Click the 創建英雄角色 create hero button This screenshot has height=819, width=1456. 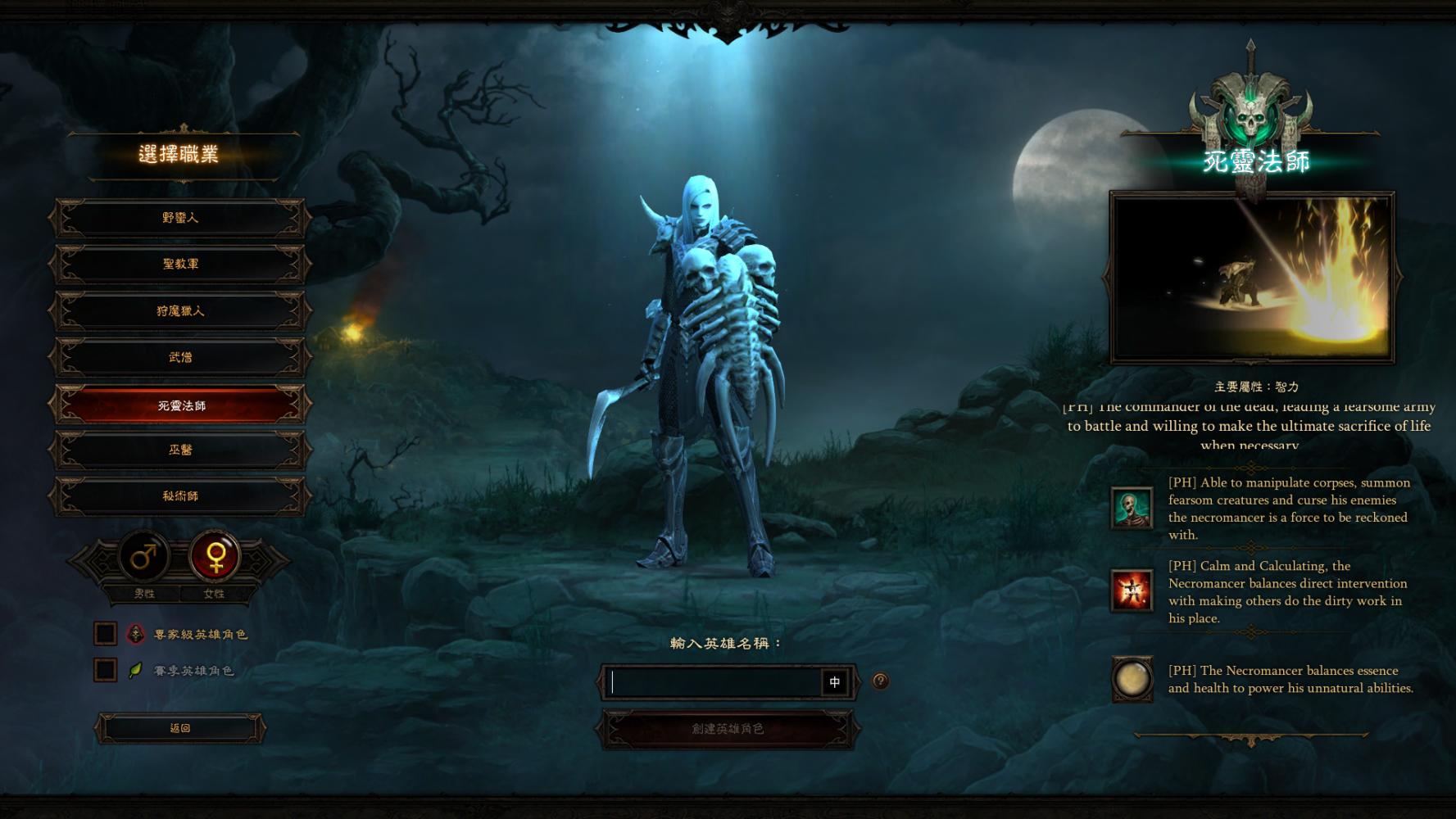pos(728,729)
